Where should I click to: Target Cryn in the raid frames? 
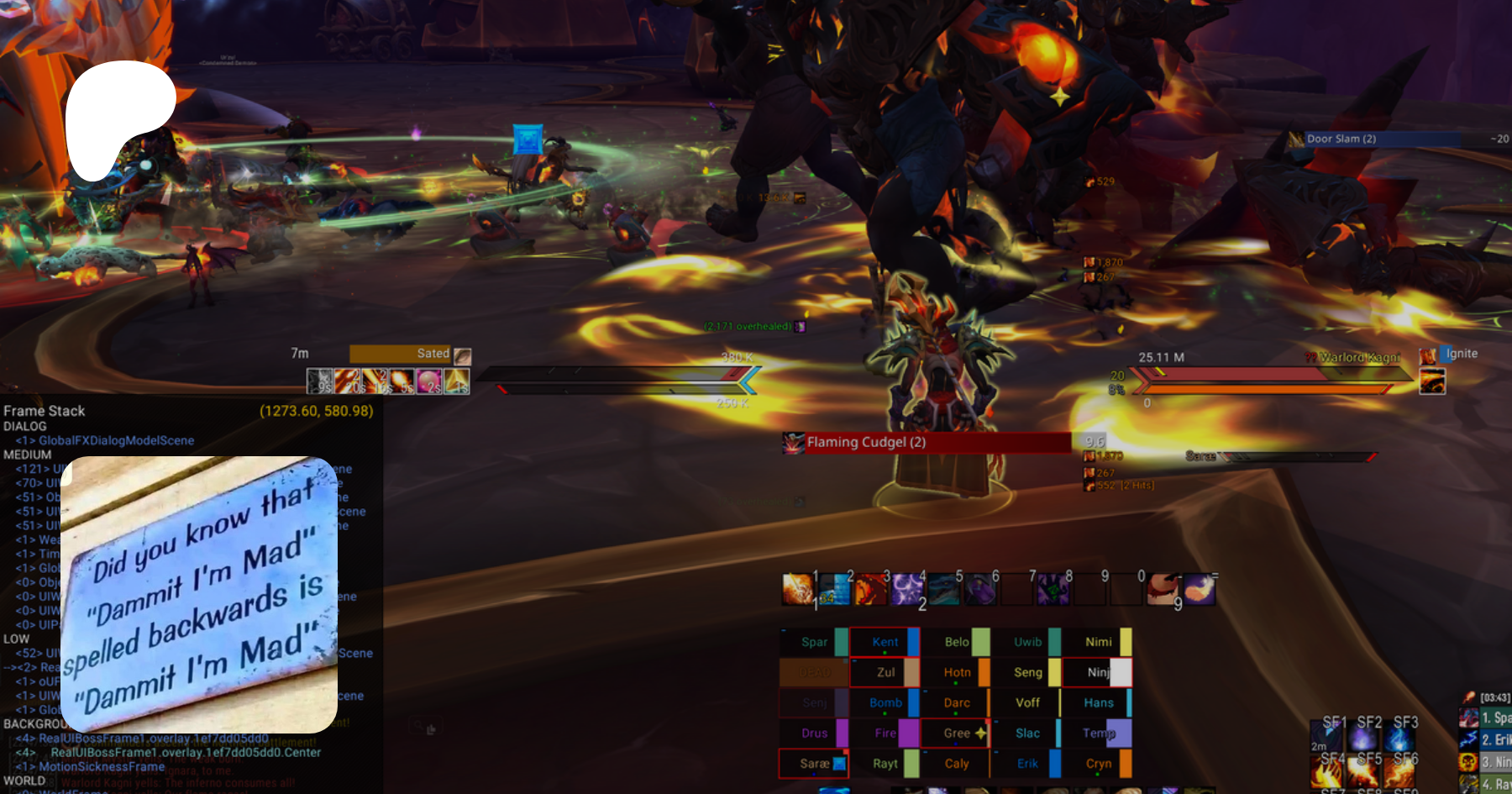(x=1098, y=764)
